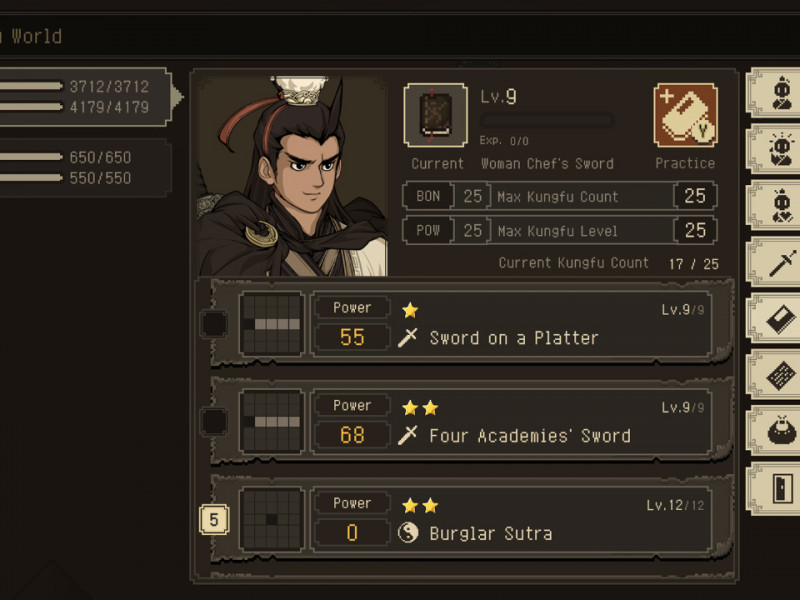800x600 pixels.
Task: Switch to the pouch bag tab
Action: click(x=778, y=432)
